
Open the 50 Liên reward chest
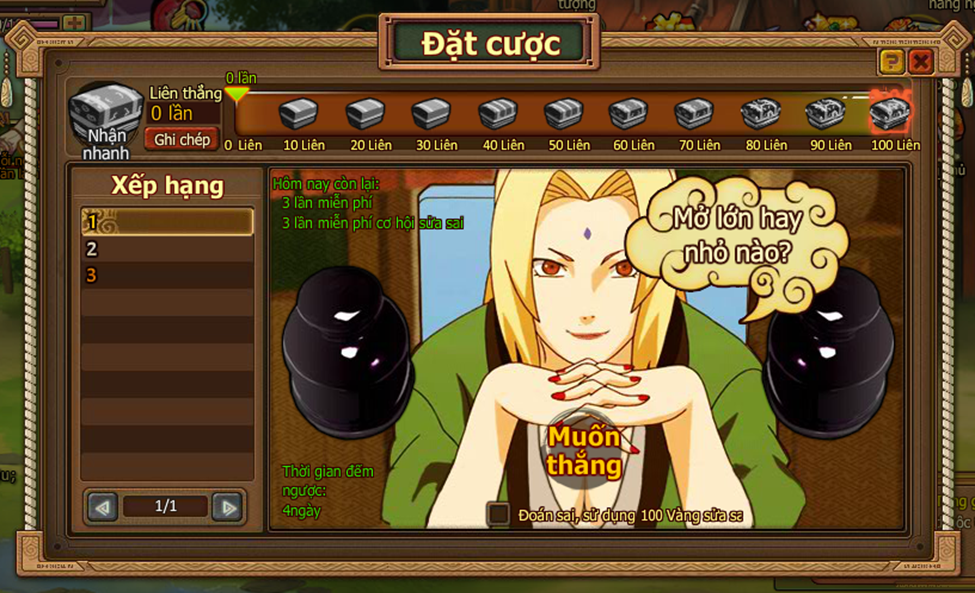click(564, 114)
